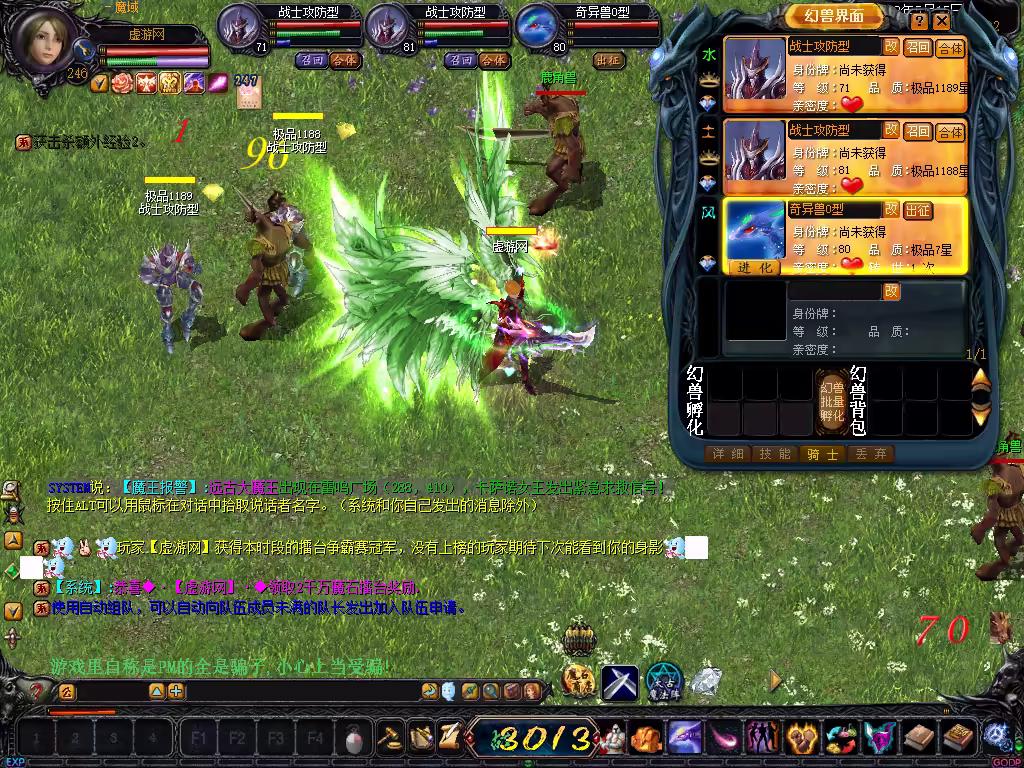Click 出征 under the top 奇异兽O型 frame
The height and width of the screenshot is (768, 1024).
pyautogui.click(x=608, y=60)
